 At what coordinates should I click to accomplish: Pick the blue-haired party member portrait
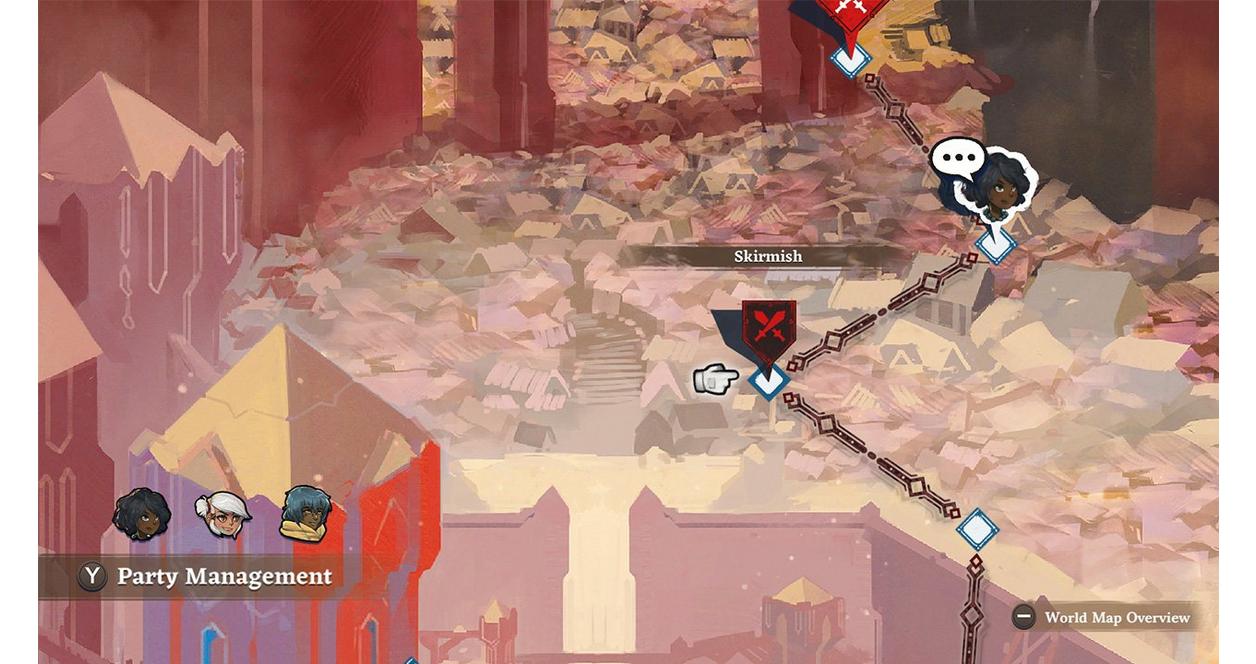click(305, 513)
